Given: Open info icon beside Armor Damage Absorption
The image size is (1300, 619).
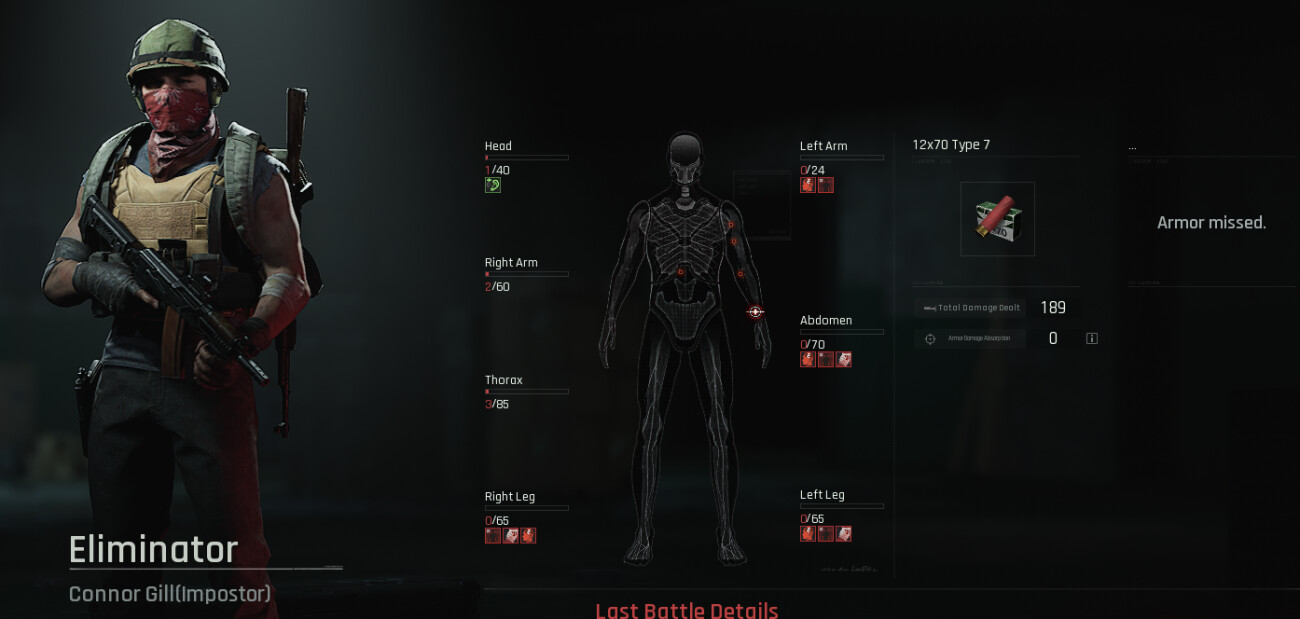Looking at the screenshot, I should click(x=1092, y=339).
